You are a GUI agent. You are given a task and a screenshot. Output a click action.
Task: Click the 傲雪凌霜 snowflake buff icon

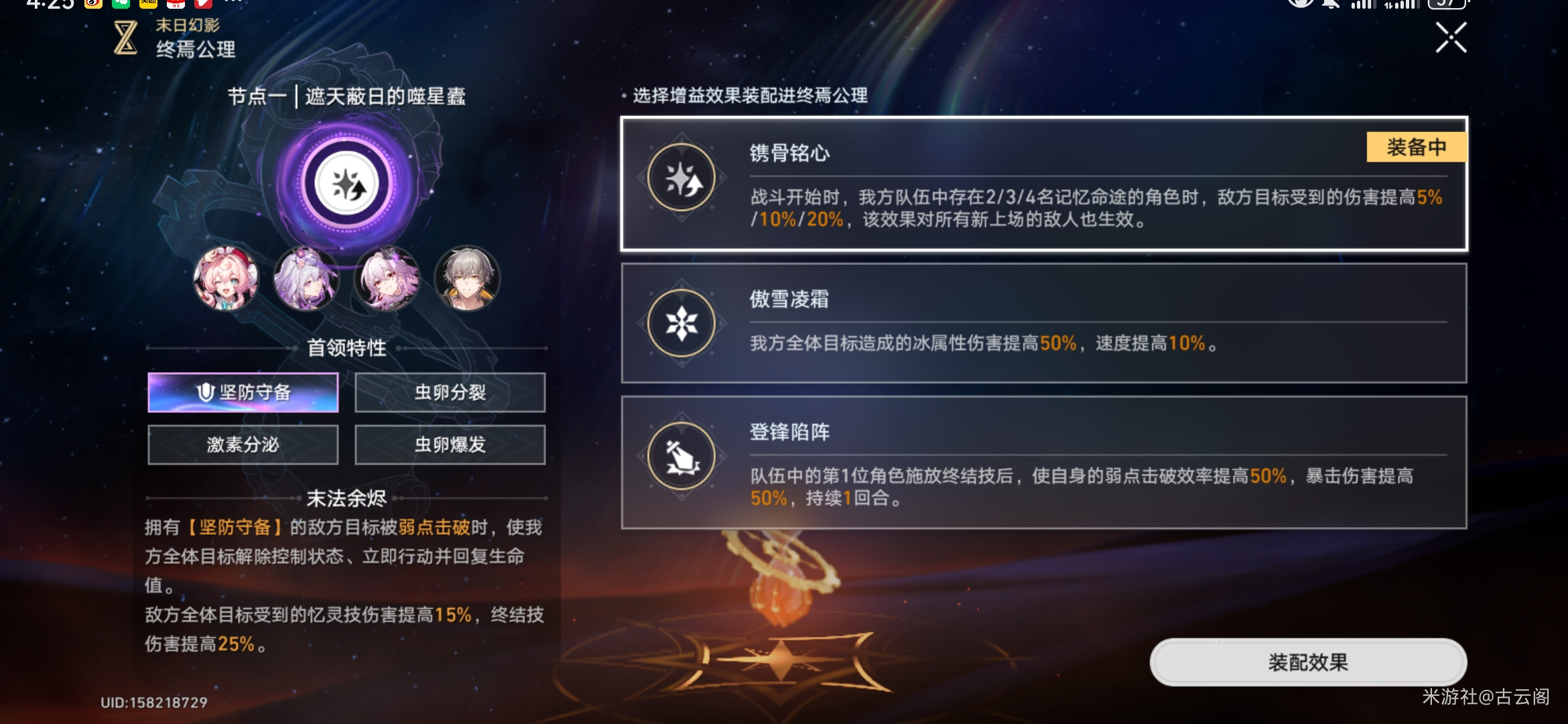[x=681, y=324]
